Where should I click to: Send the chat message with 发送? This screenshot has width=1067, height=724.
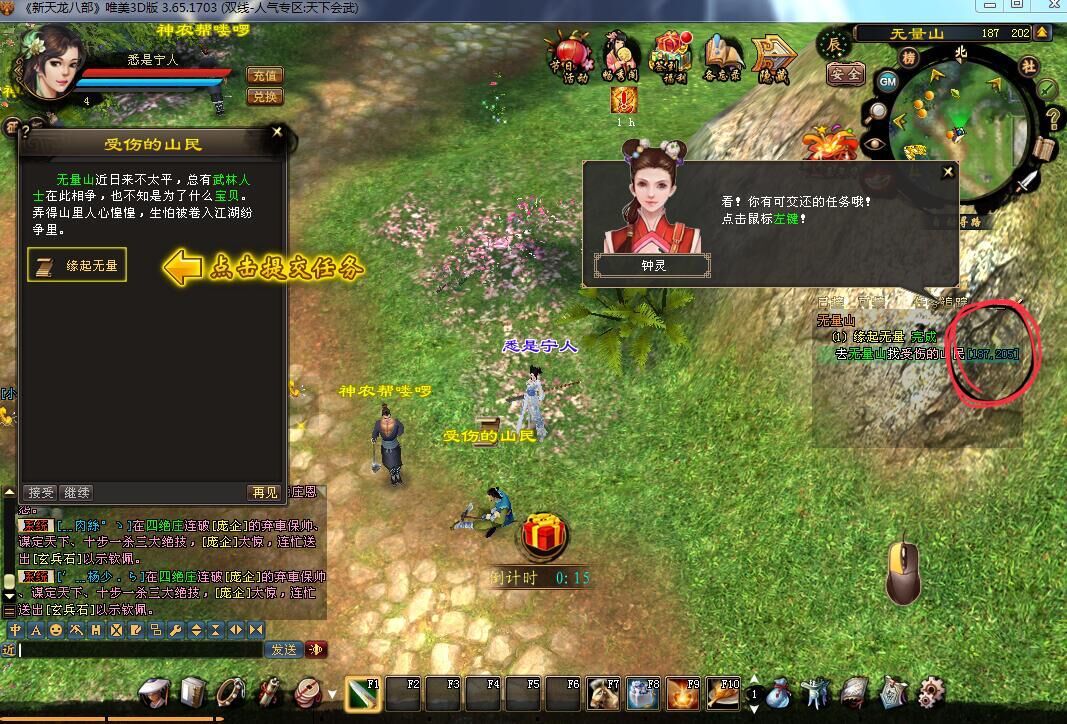click(283, 649)
